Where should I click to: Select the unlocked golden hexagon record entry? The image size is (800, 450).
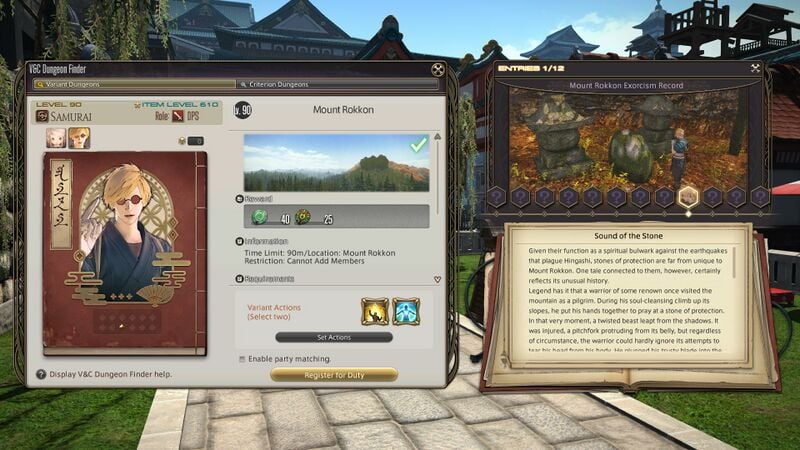click(x=687, y=197)
